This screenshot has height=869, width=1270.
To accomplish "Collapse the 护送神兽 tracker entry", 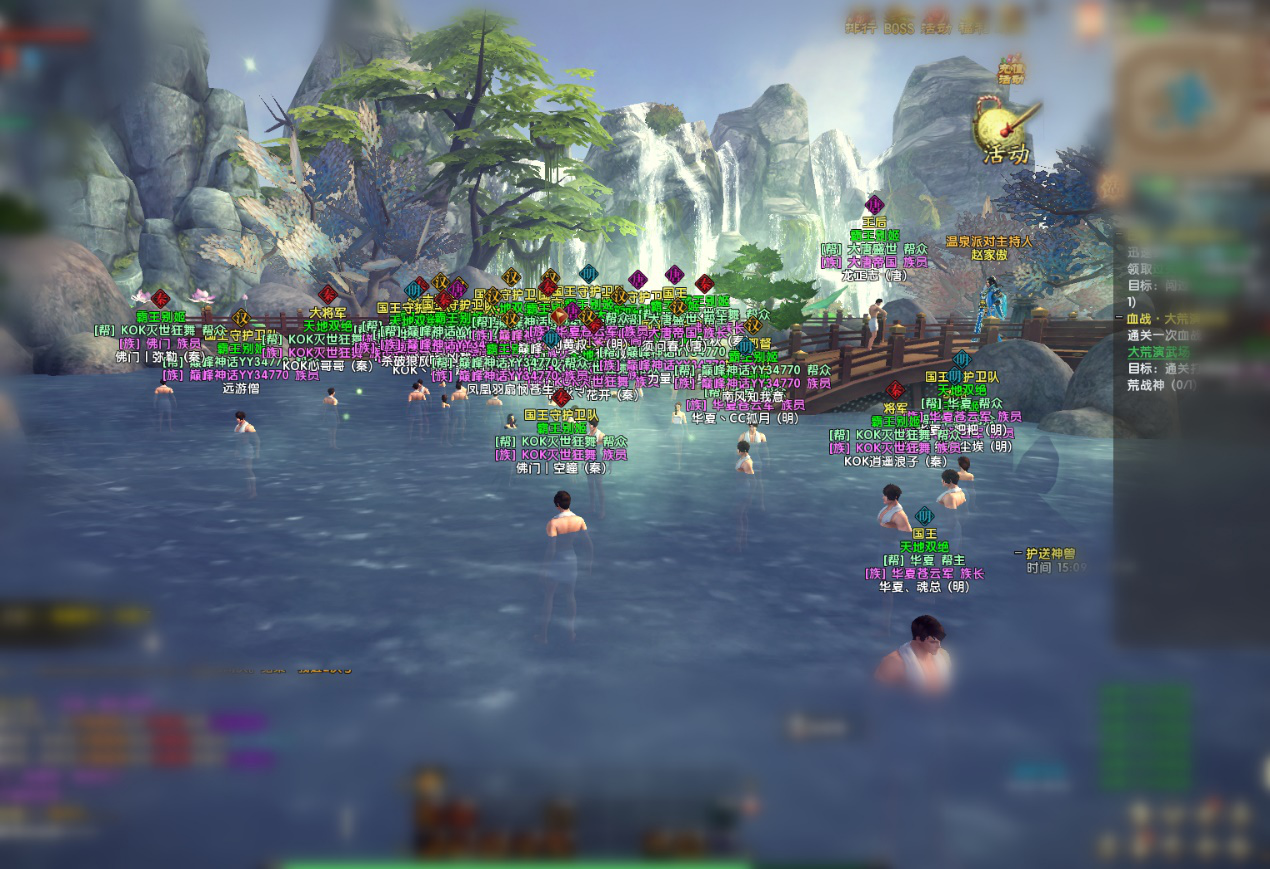I will (1018, 552).
